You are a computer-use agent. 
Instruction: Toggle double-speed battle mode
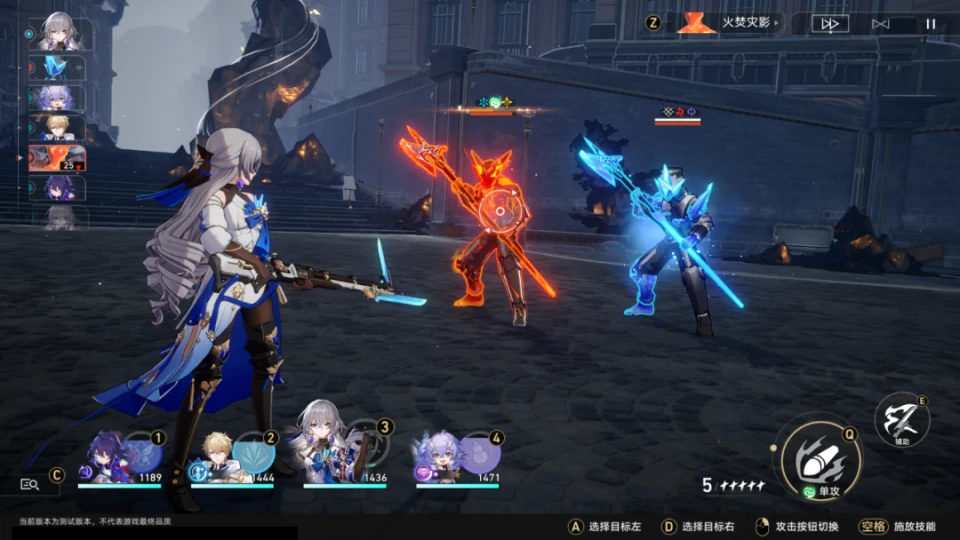(830, 24)
